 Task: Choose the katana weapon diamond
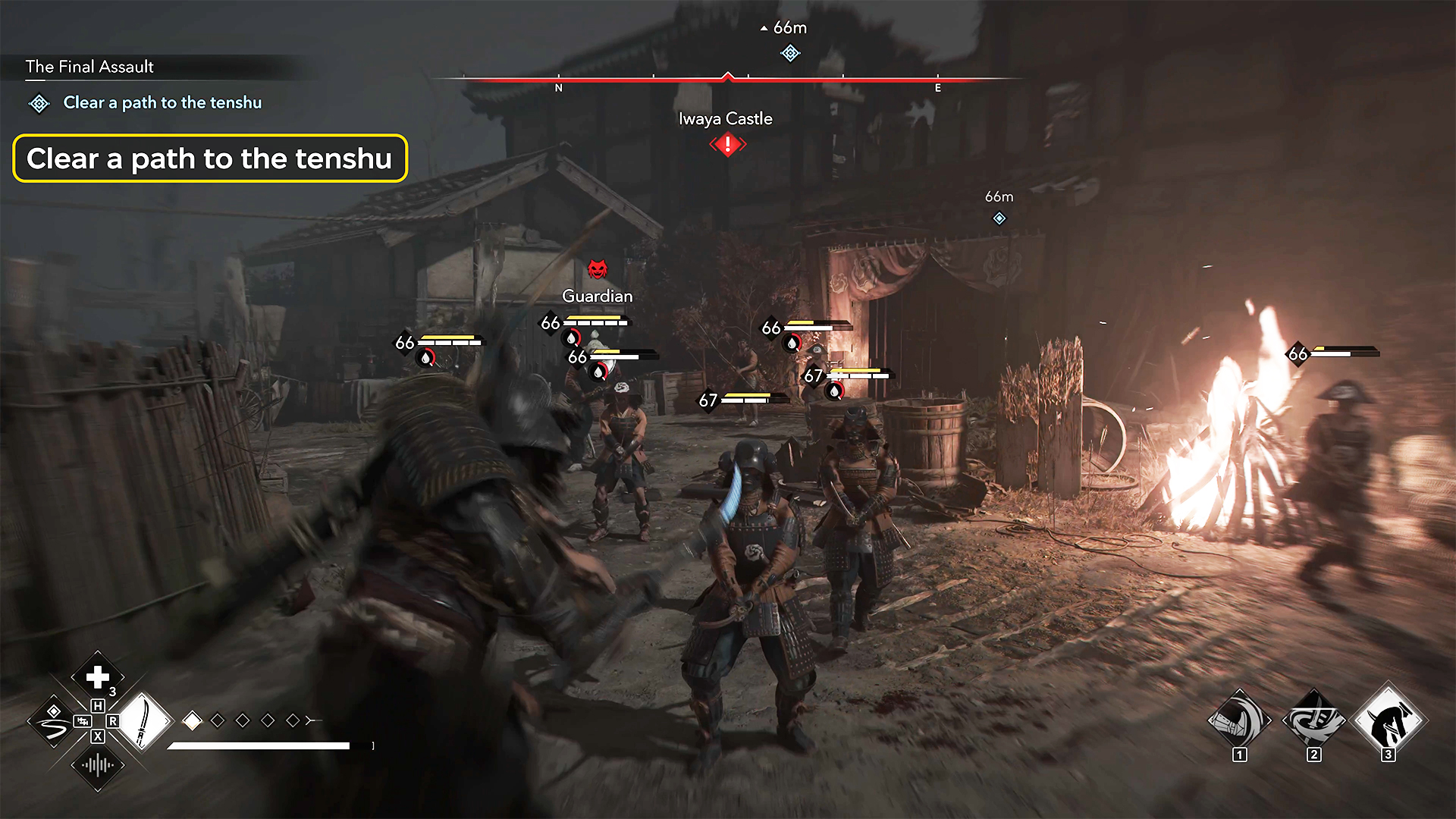144,721
